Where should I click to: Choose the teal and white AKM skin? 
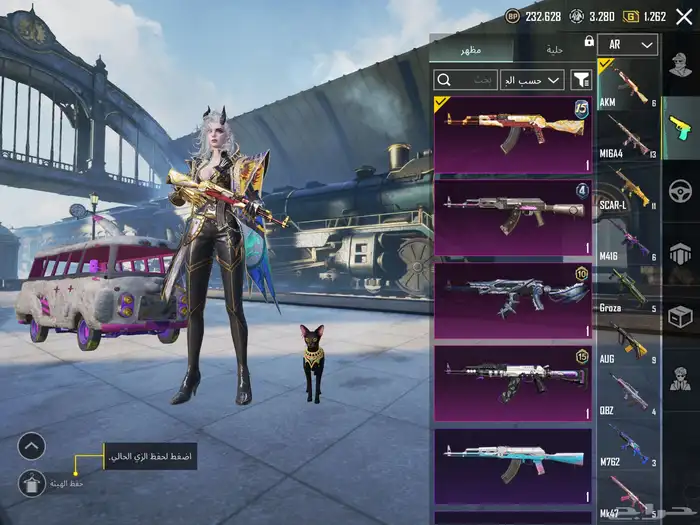tap(512, 465)
